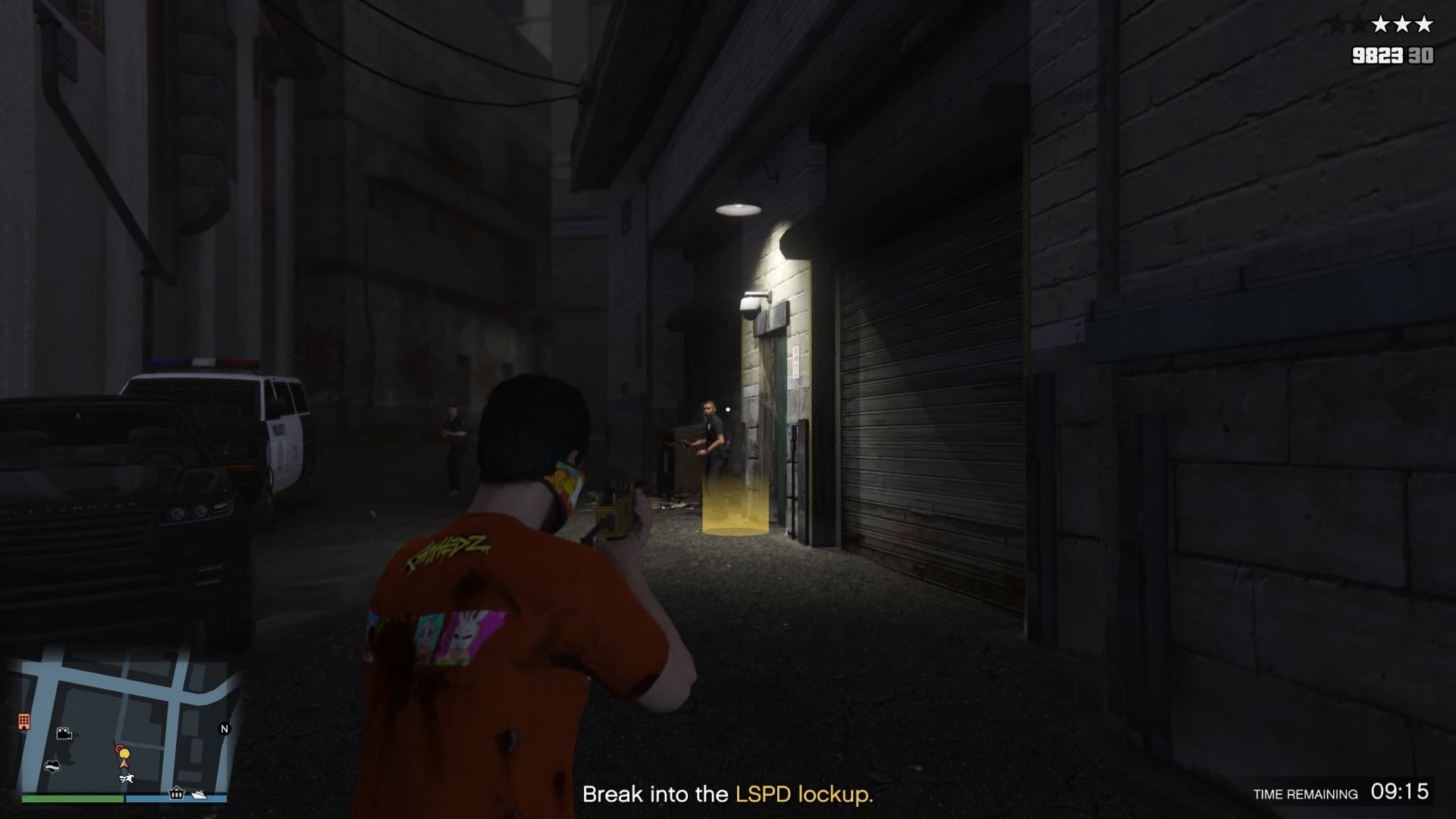
Task: Select the movie camera blip on minimap
Action: click(64, 733)
